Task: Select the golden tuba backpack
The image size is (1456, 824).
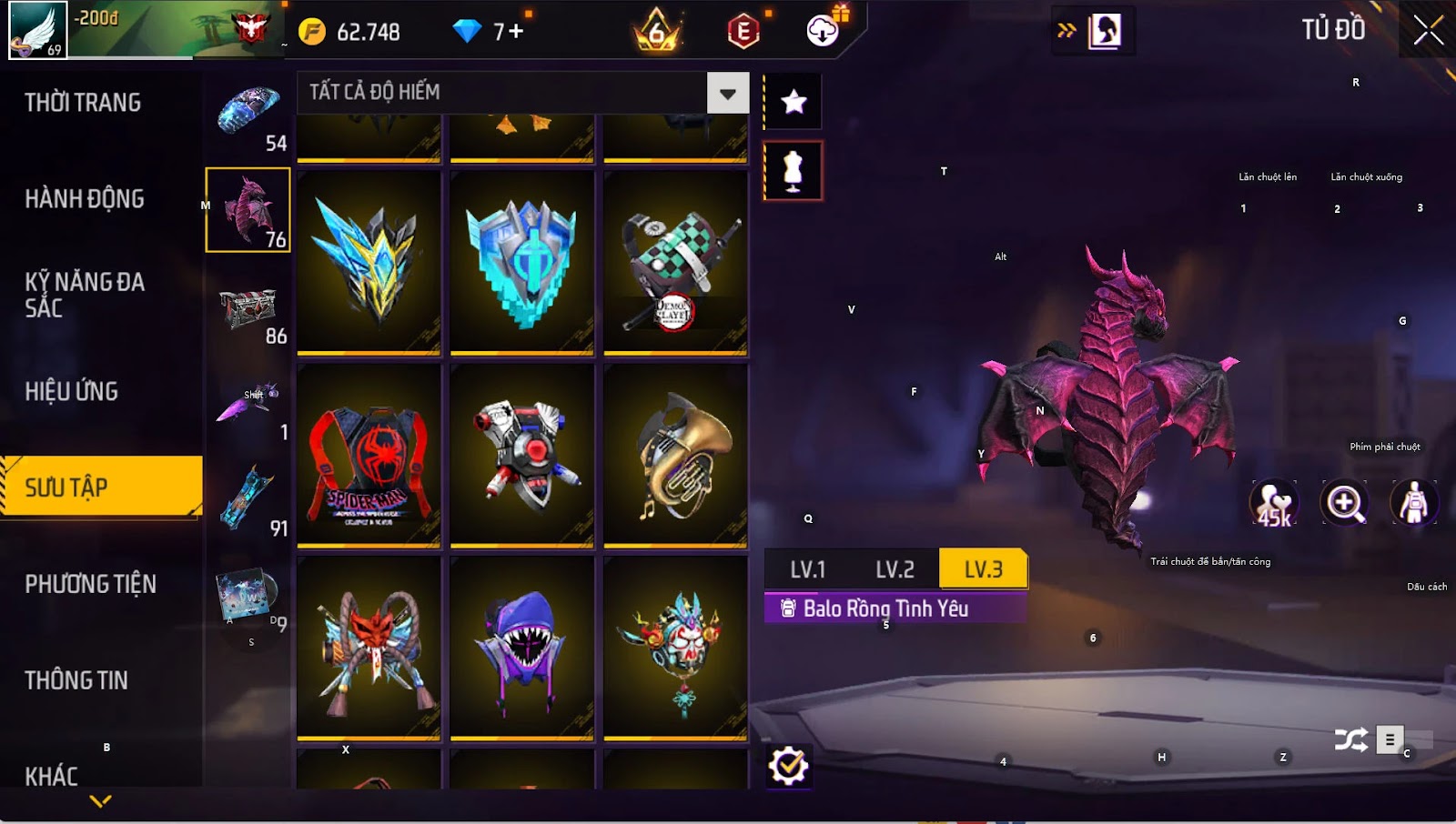Action: (x=675, y=456)
